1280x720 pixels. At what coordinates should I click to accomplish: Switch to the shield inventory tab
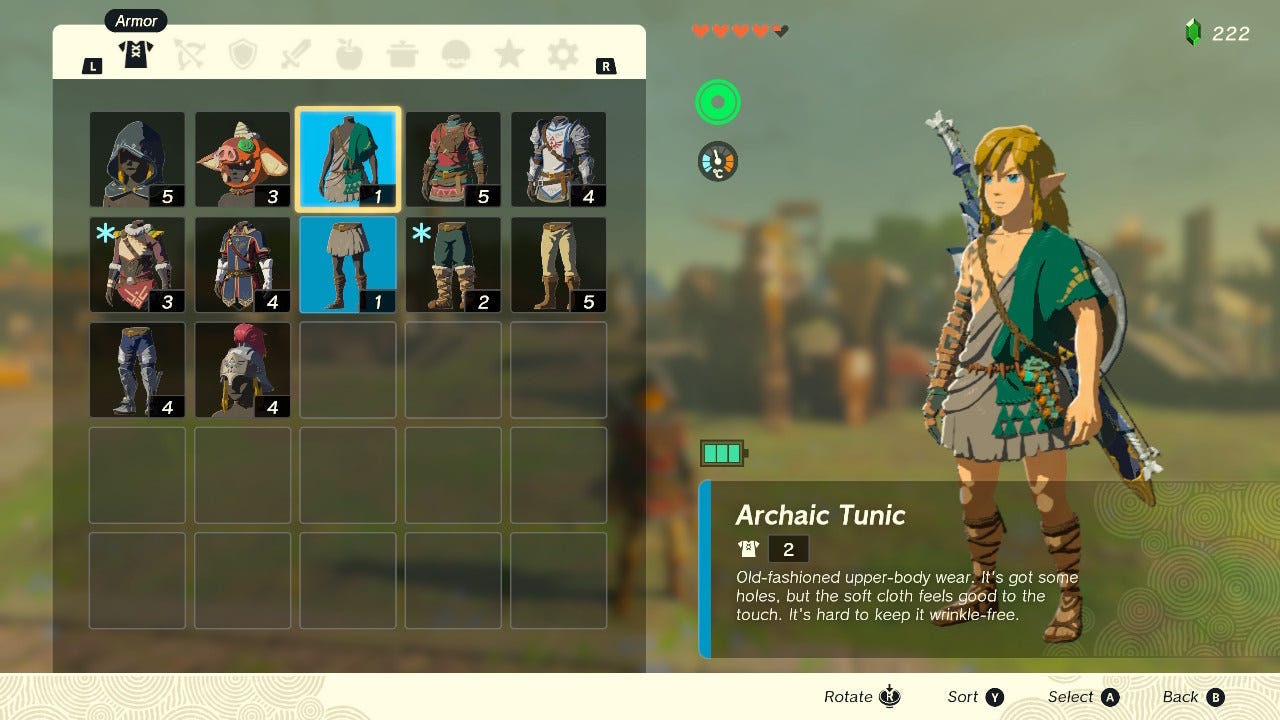point(242,54)
